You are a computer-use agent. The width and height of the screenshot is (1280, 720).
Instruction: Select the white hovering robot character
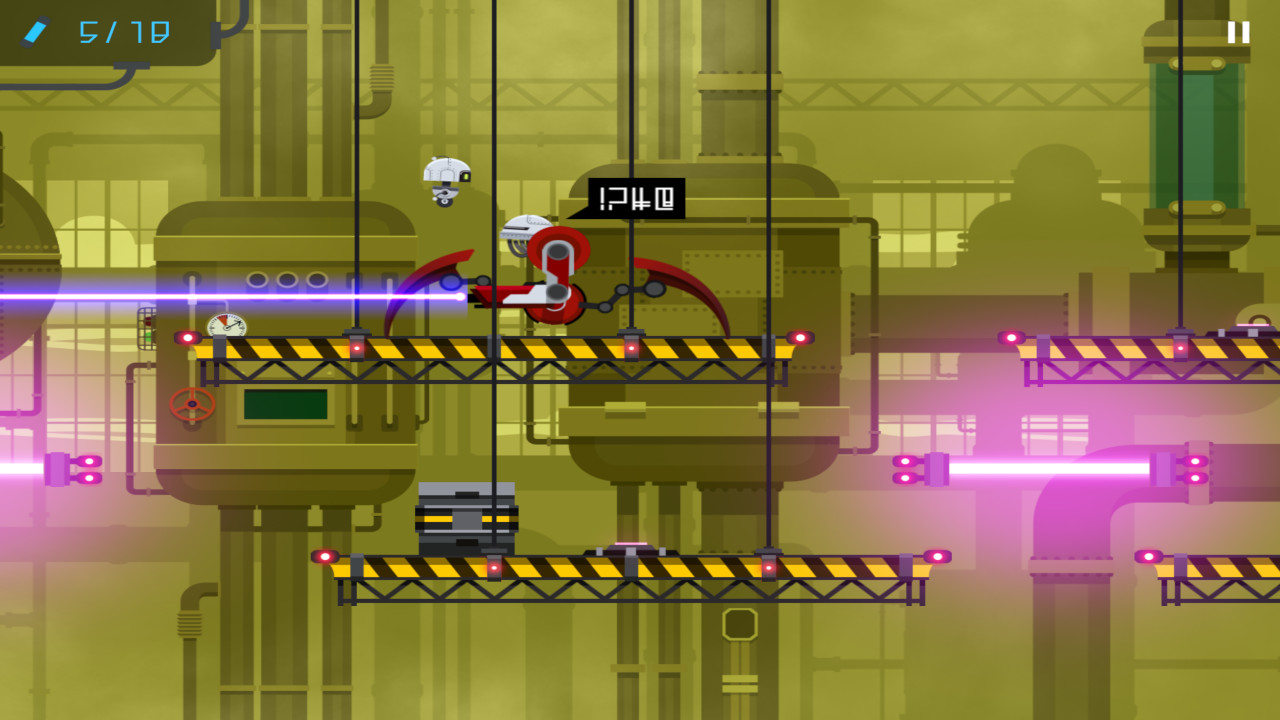click(x=447, y=178)
